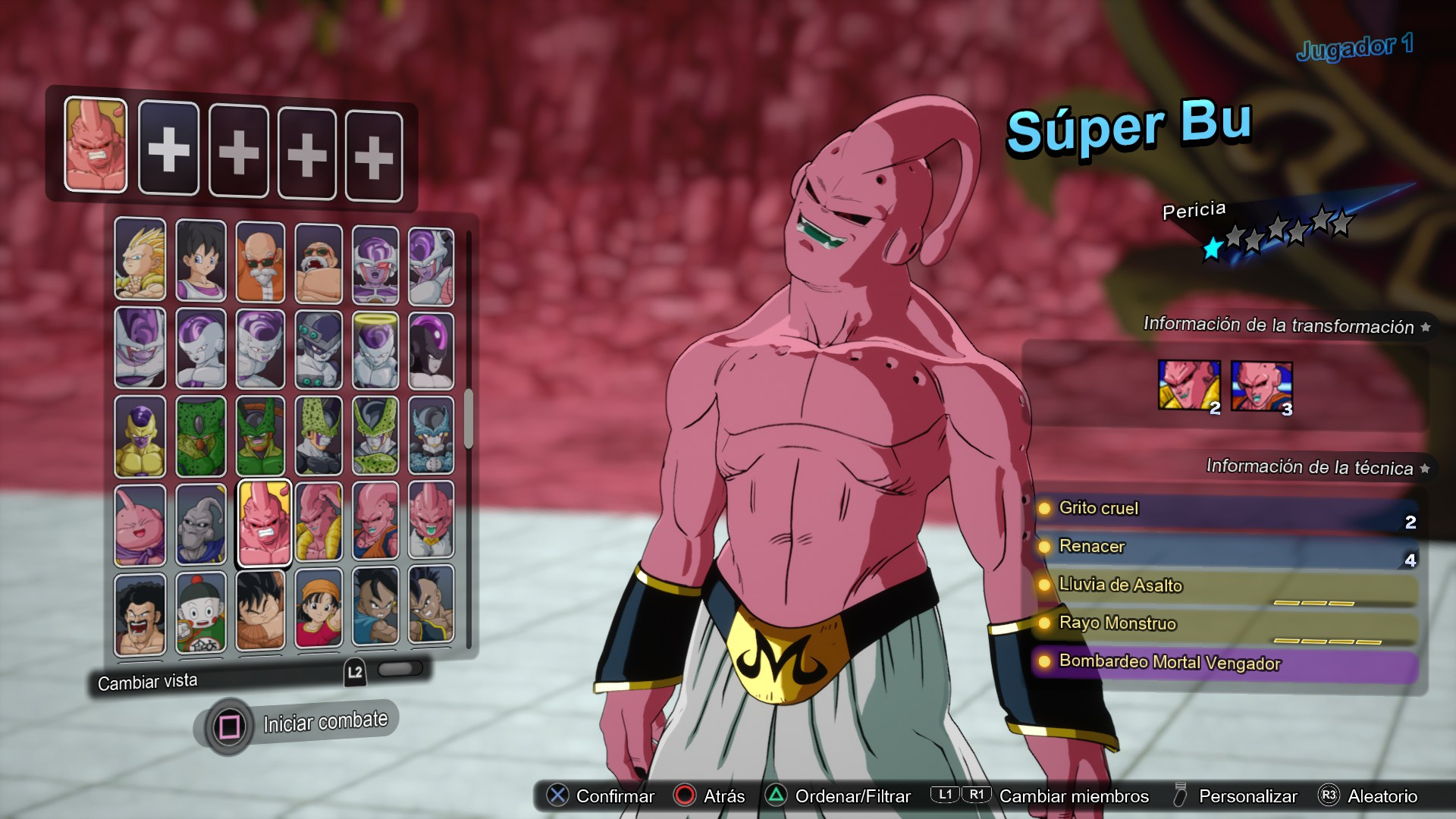Choose the Evil Buu portrait
The width and height of the screenshot is (1456, 819).
click(200, 523)
